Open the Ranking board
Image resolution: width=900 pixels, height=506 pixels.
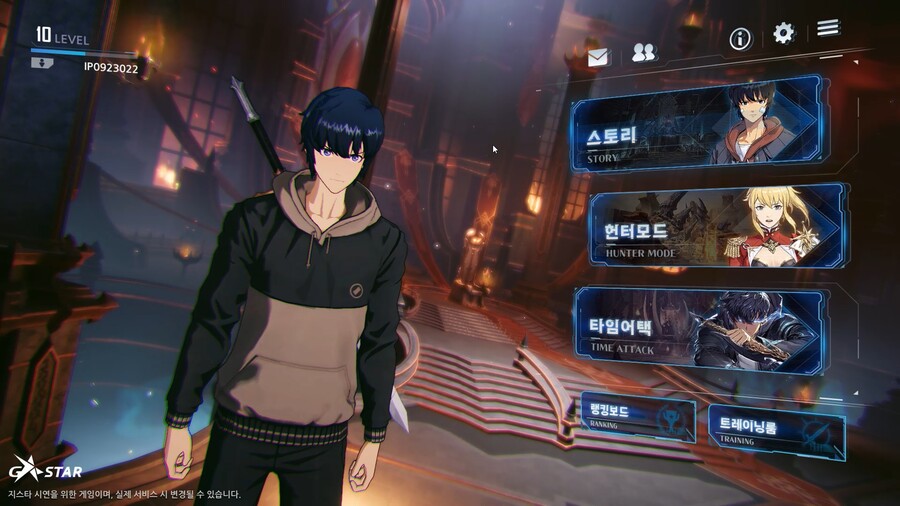[635, 415]
